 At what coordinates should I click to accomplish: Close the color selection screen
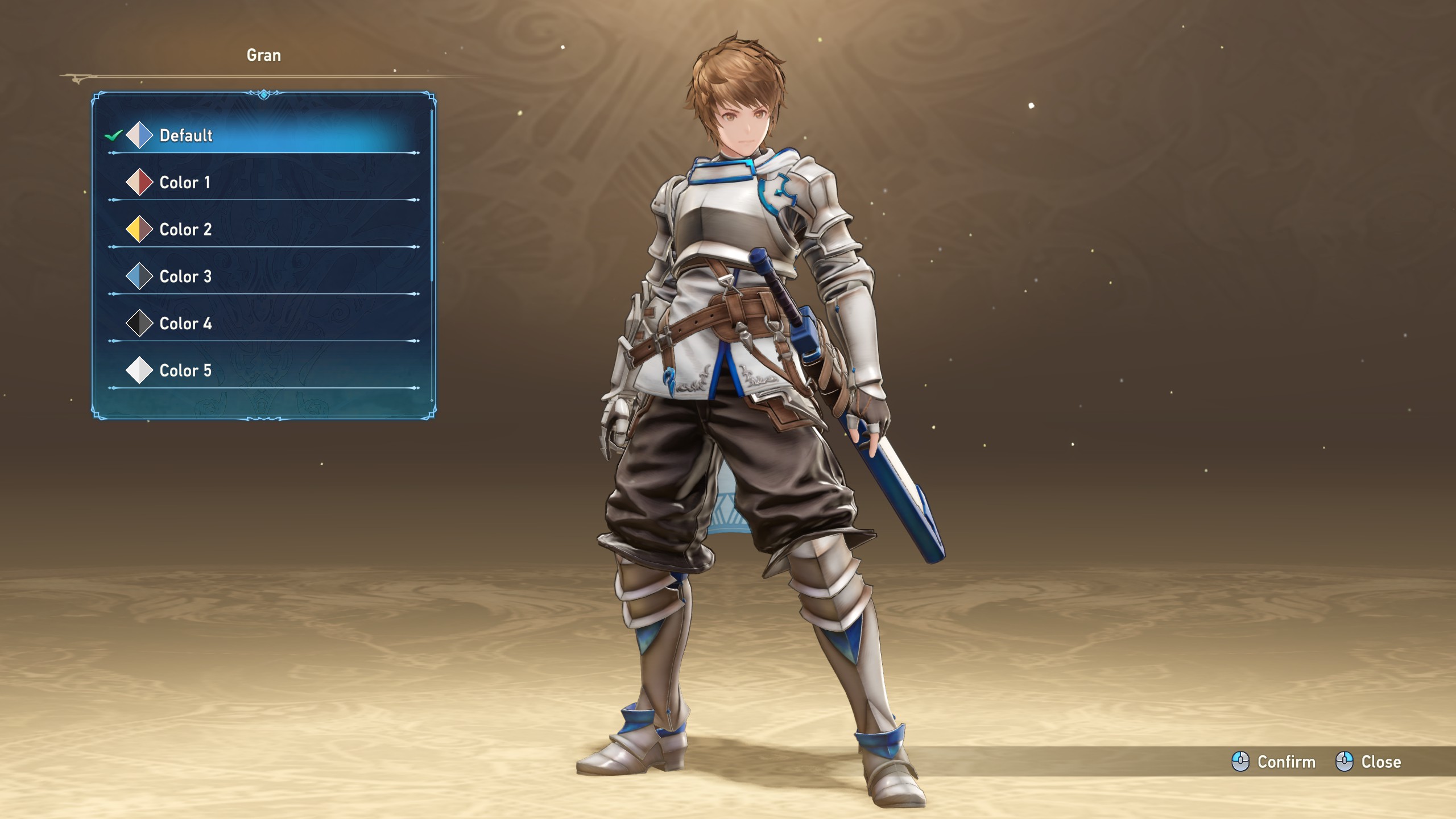(1368, 762)
